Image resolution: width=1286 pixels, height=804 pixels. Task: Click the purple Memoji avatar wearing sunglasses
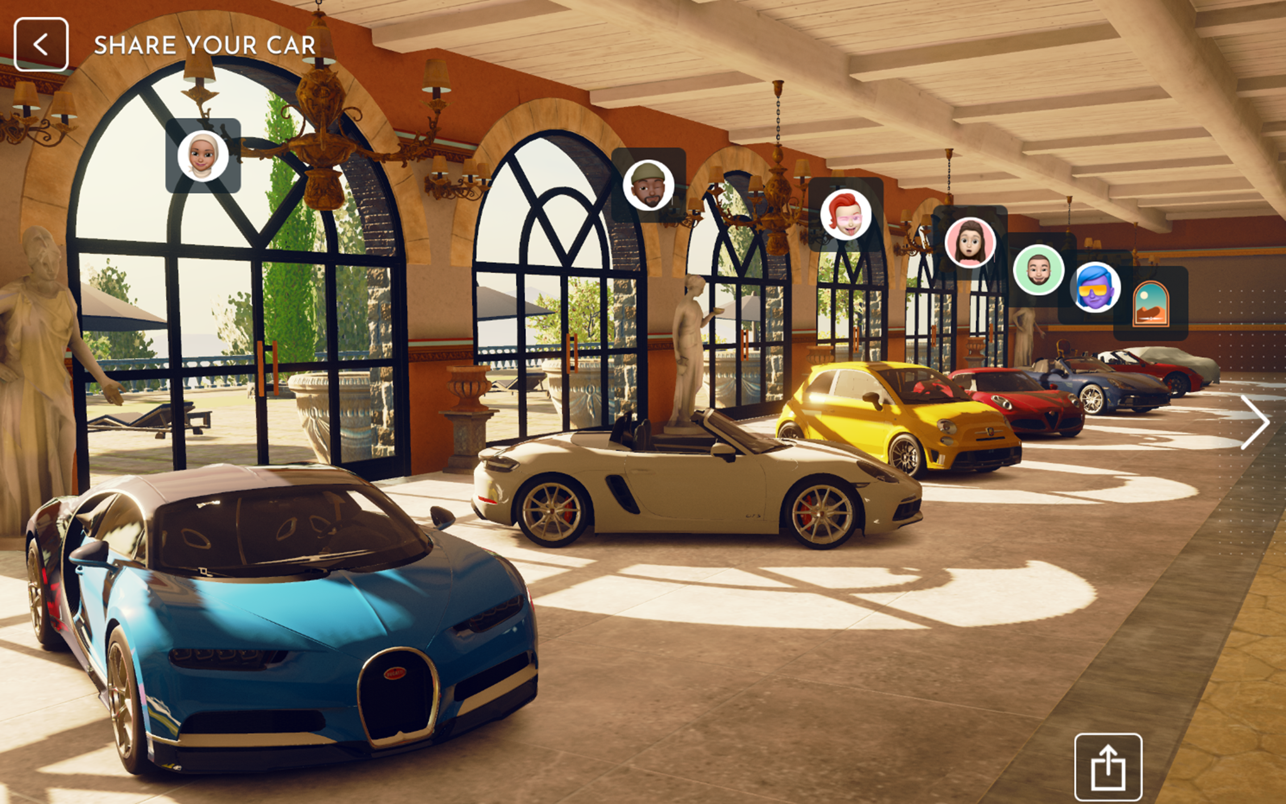[x=1094, y=290]
